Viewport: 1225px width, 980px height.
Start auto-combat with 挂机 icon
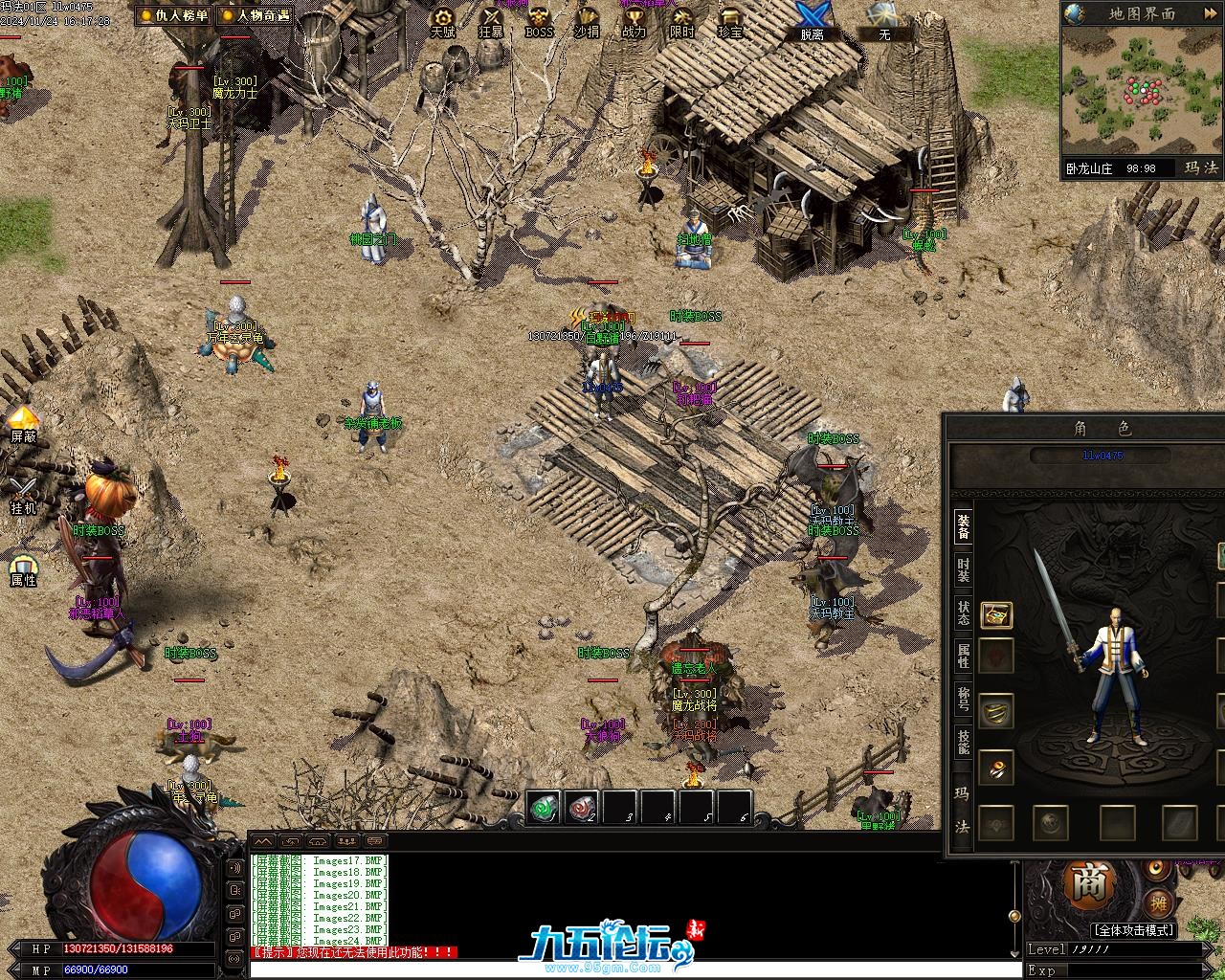[23, 495]
